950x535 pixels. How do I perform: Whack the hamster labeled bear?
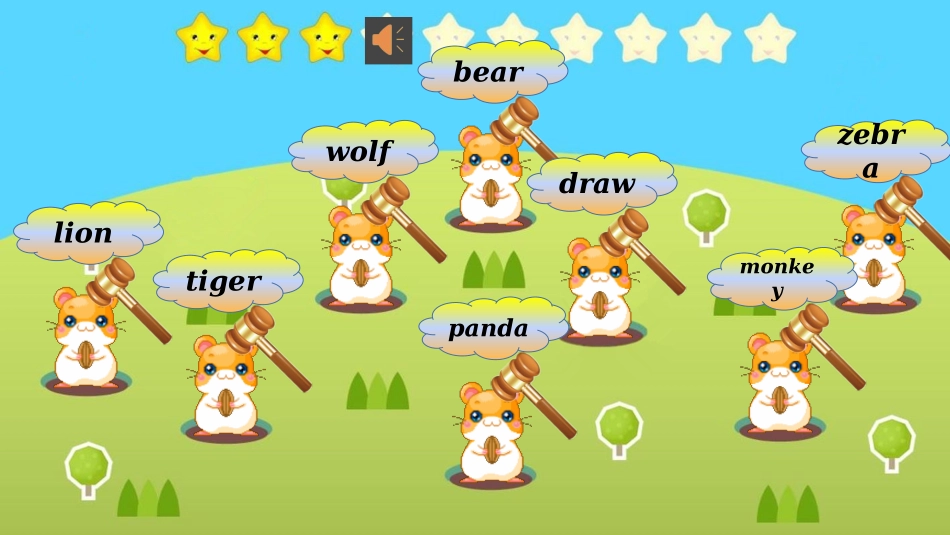(x=490, y=180)
